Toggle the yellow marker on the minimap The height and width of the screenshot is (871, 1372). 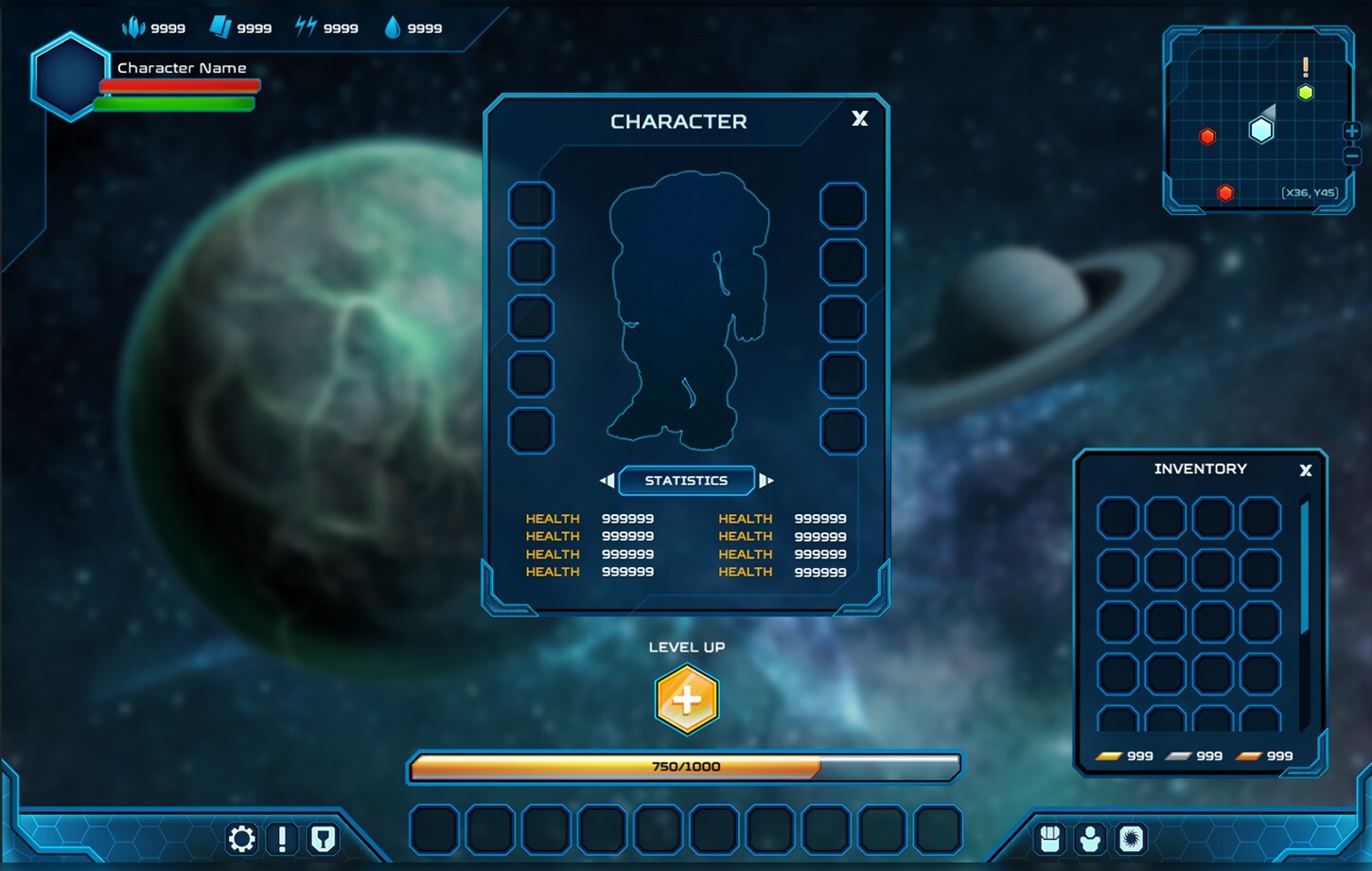1307,92
